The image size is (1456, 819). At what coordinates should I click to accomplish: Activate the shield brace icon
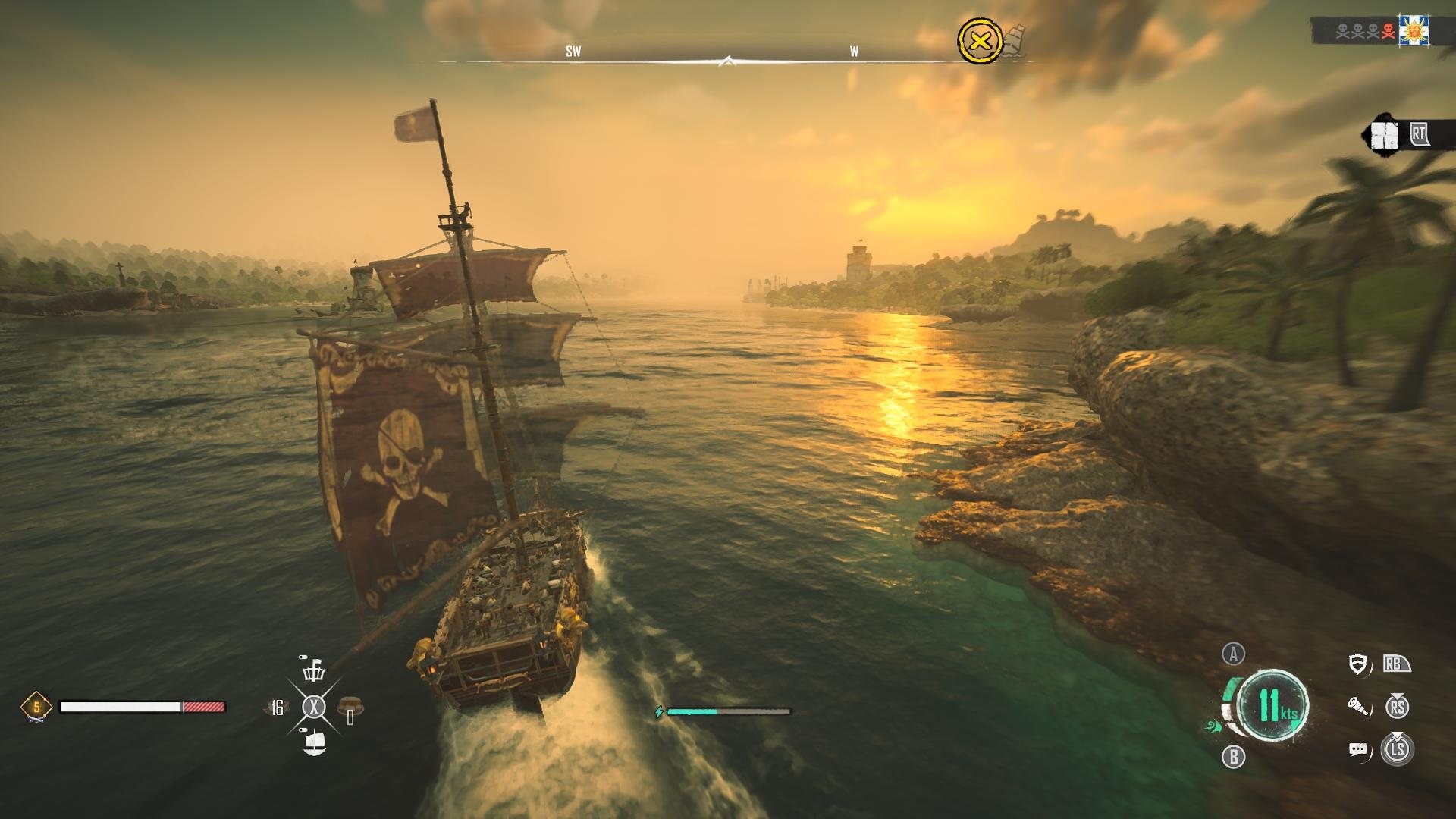tap(1358, 665)
